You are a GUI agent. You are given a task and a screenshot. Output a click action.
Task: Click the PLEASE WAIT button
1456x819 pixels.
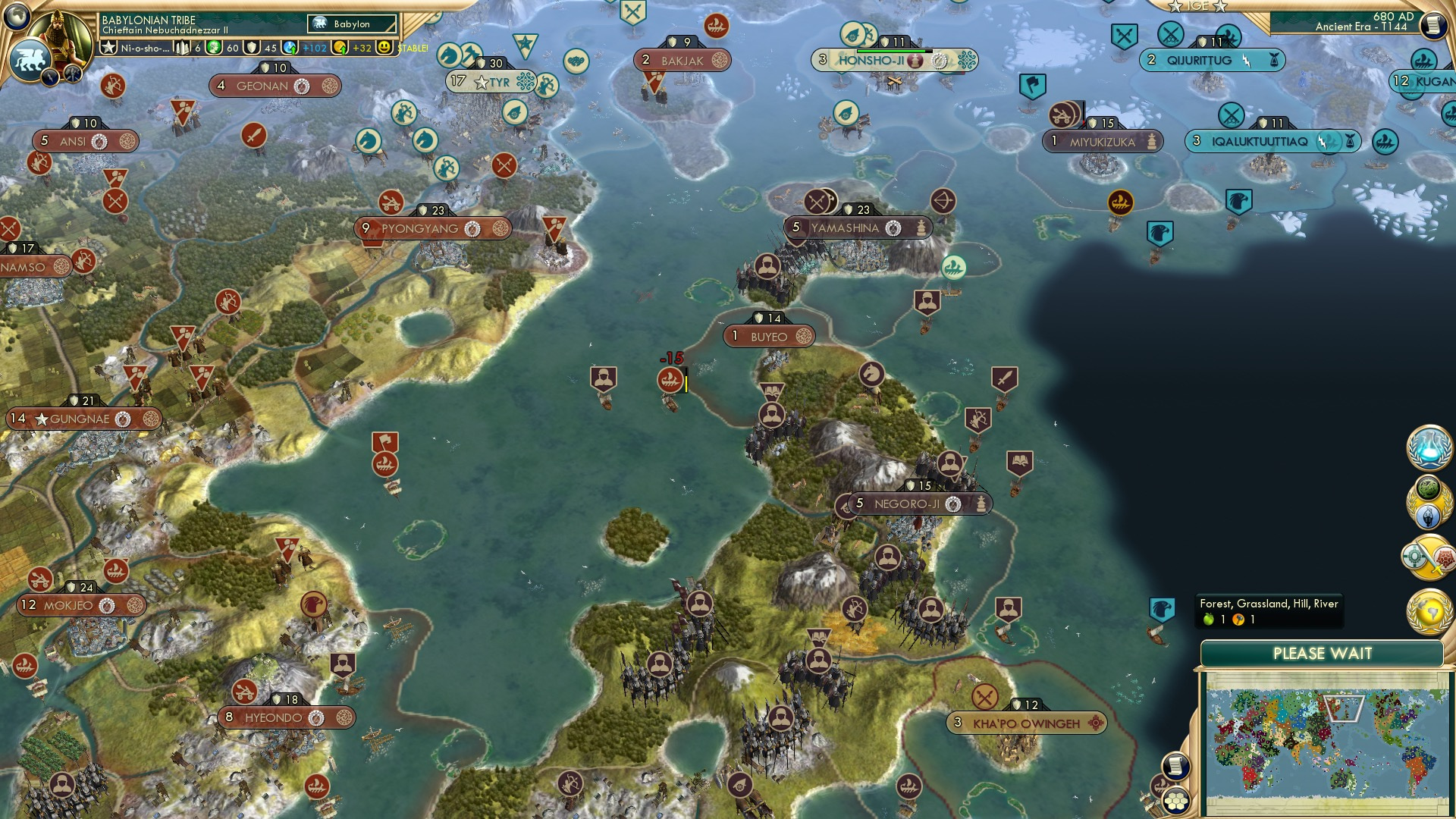pyautogui.click(x=1323, y=653)
